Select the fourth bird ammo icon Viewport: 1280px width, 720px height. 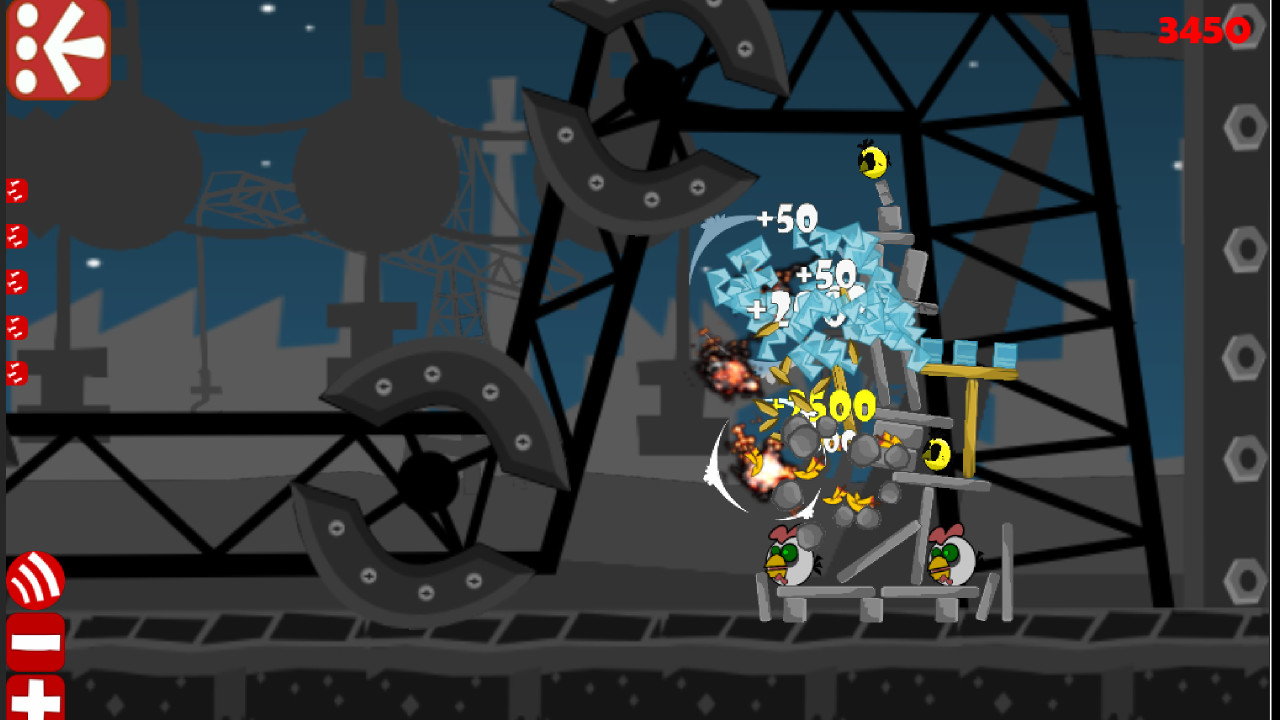[14, 325]
